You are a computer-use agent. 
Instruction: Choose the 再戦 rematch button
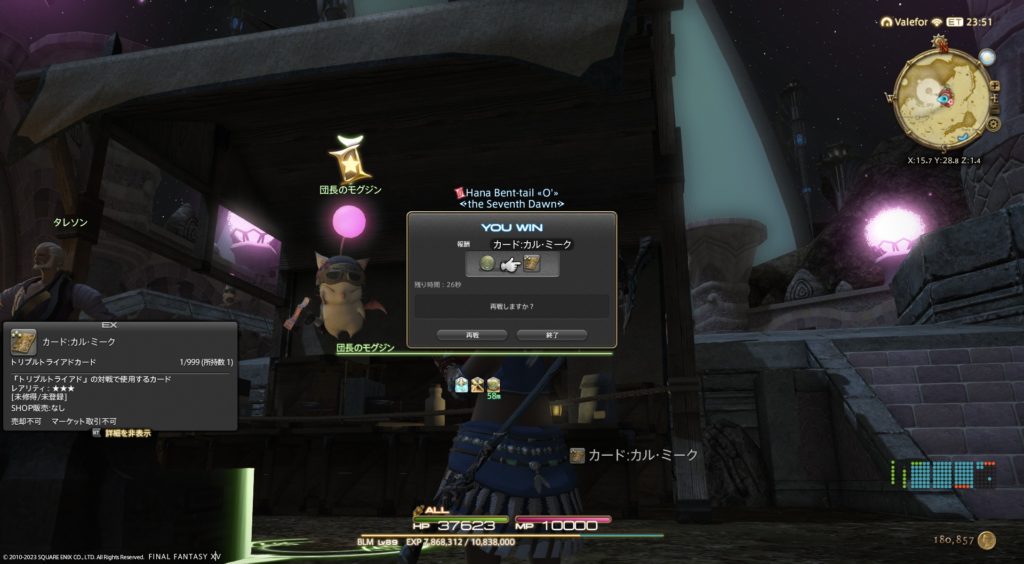tap(472, 335)
